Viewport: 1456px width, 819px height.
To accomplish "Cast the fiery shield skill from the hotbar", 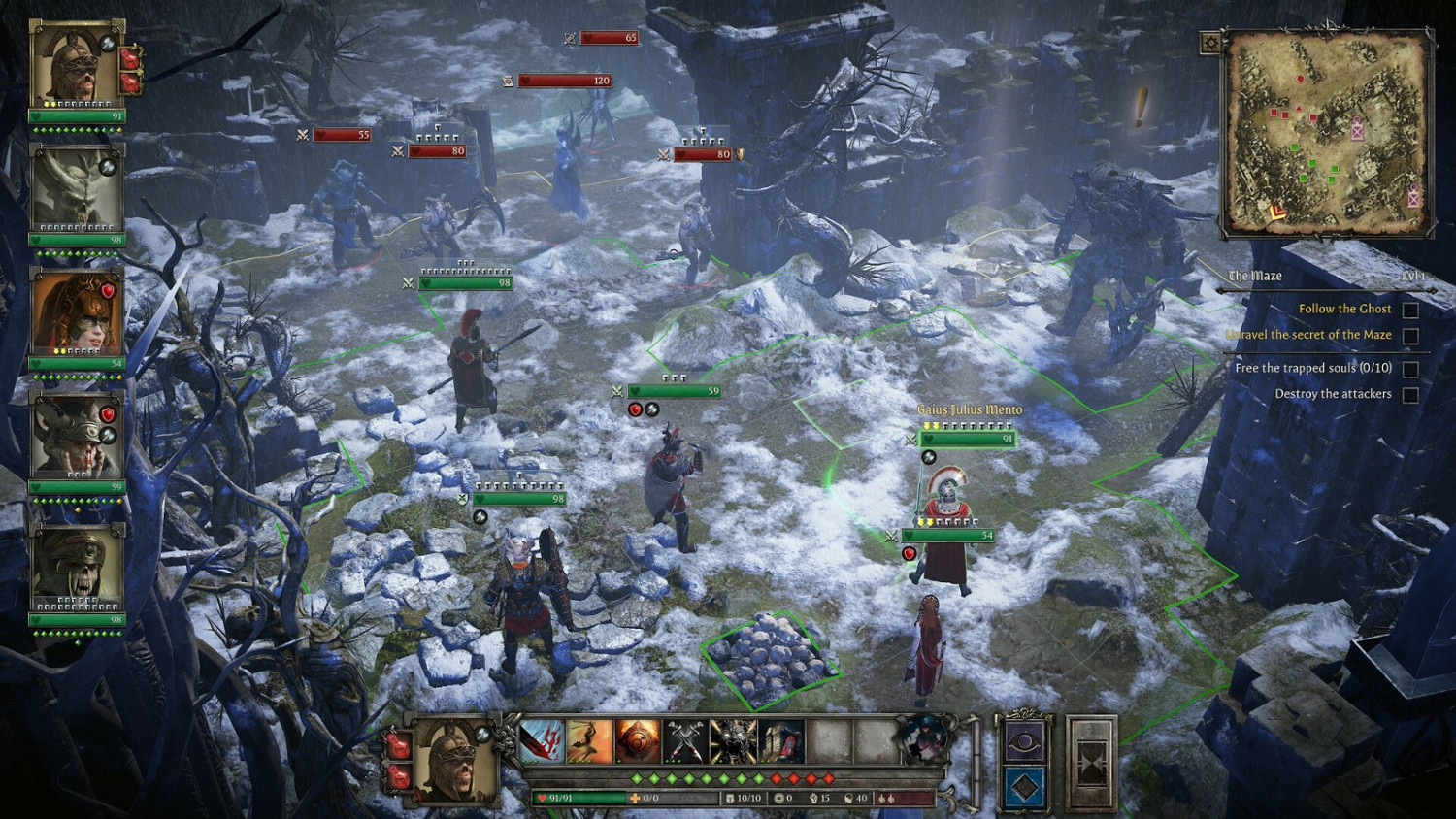I will [636, 742].
